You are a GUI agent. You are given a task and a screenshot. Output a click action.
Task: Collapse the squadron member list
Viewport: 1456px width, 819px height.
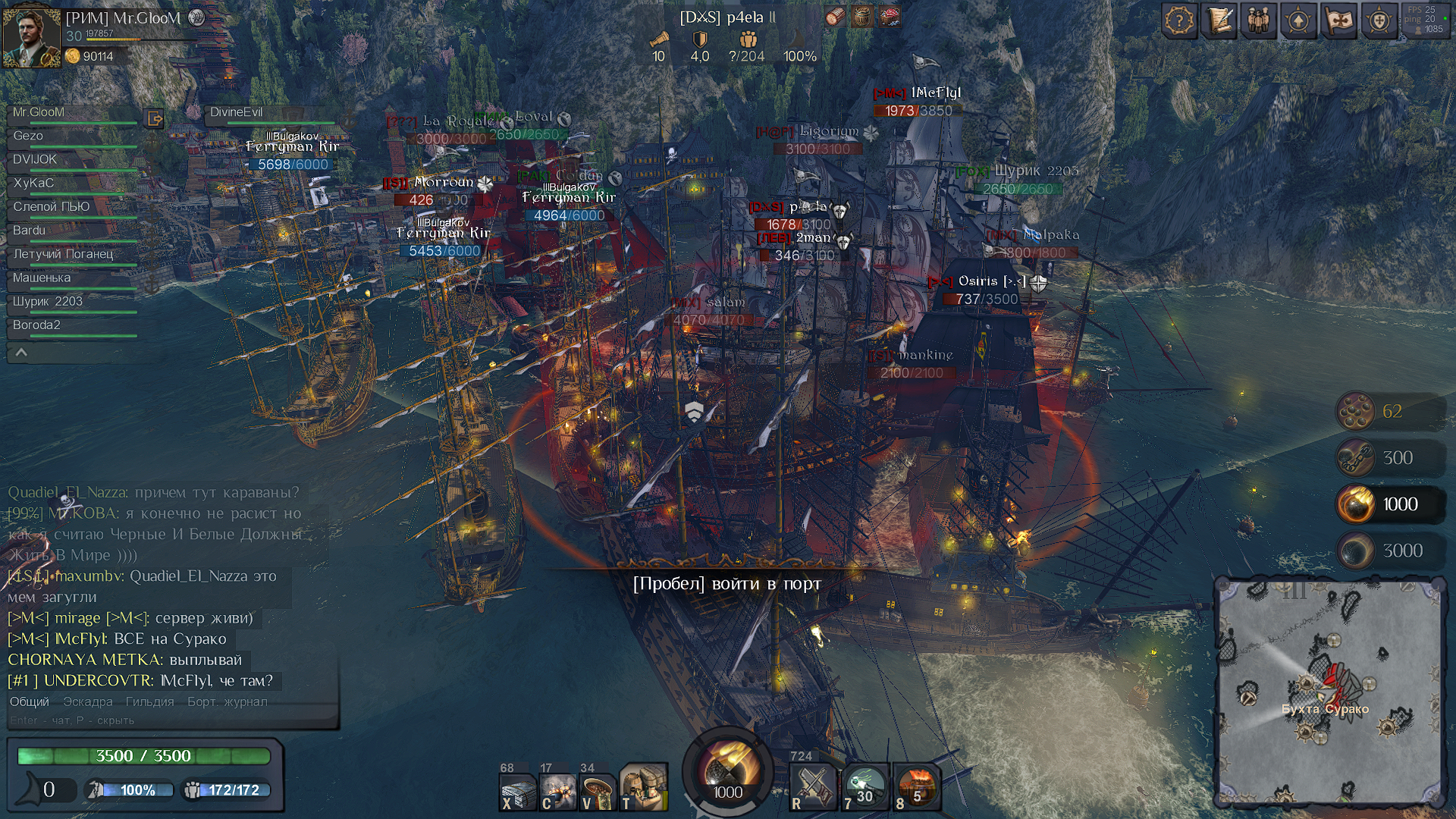21,353
